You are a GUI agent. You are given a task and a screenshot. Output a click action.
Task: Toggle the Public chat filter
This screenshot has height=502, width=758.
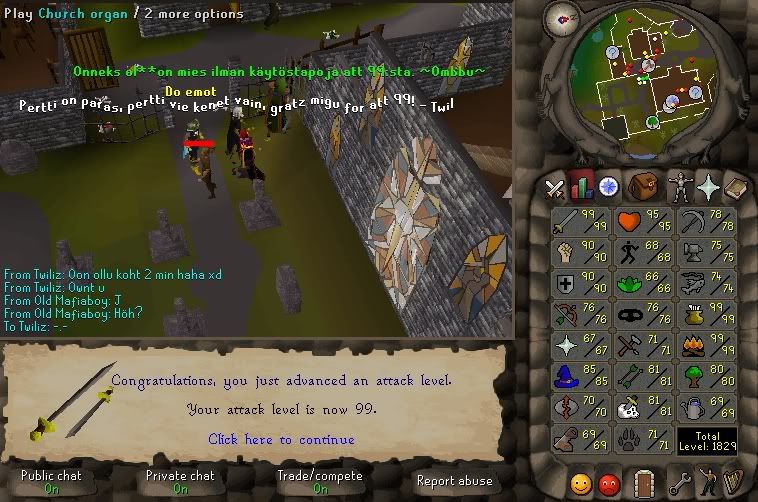[50, 482]
